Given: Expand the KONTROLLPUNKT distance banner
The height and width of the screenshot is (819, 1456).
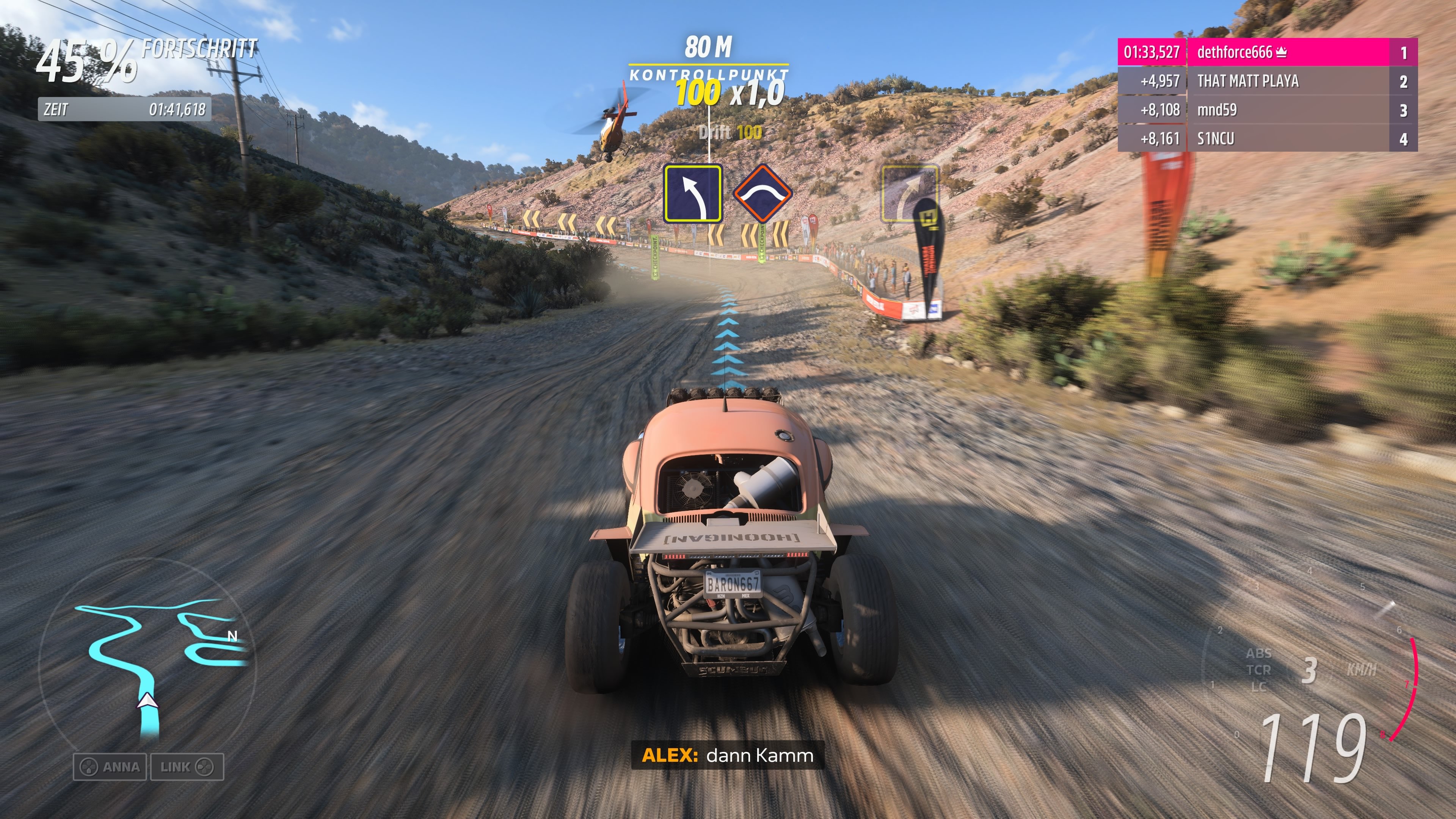Looking at the screenshot, I should click(708, 62).
